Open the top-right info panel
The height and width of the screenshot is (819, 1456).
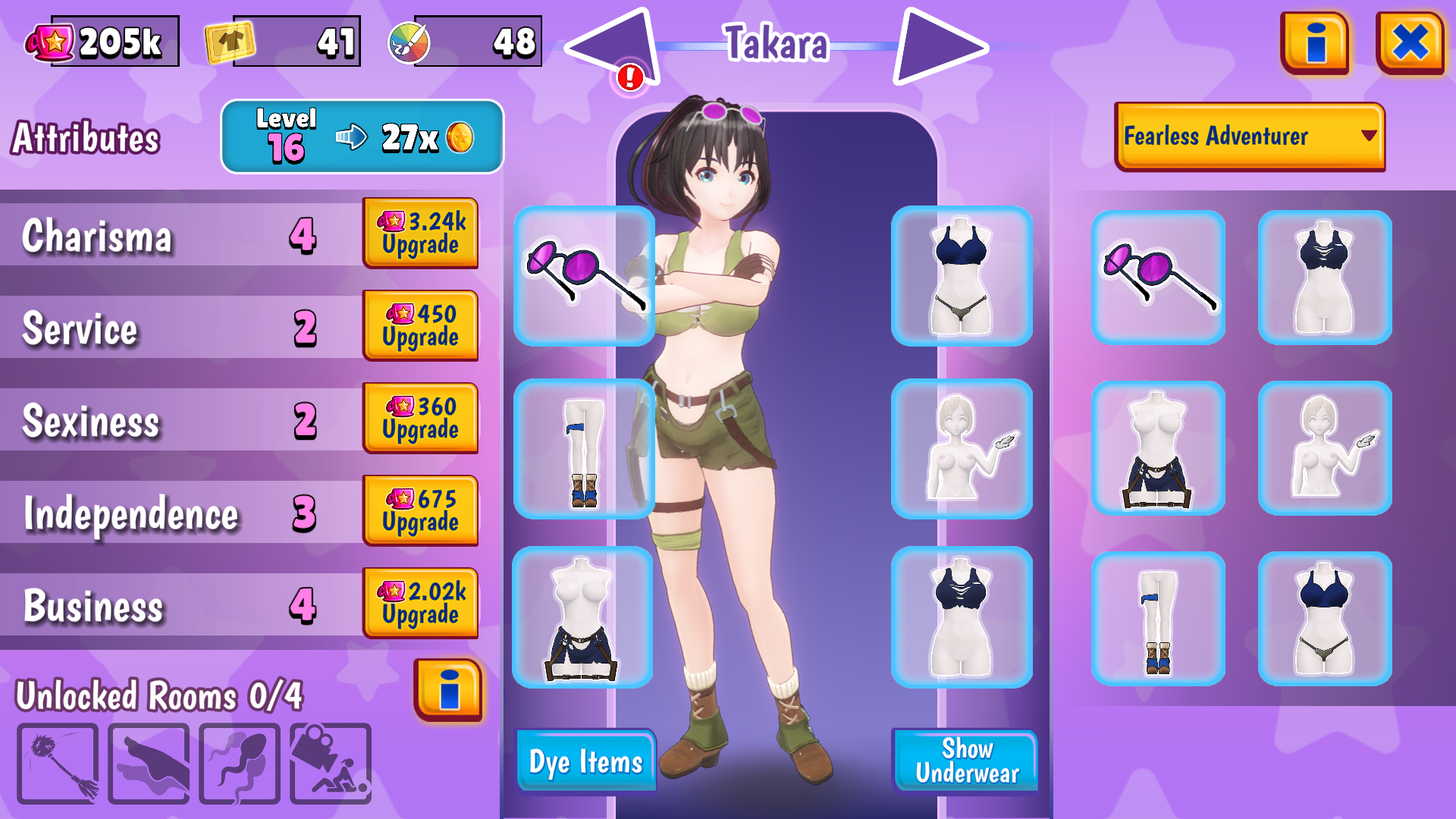[x=1315, y=42]
